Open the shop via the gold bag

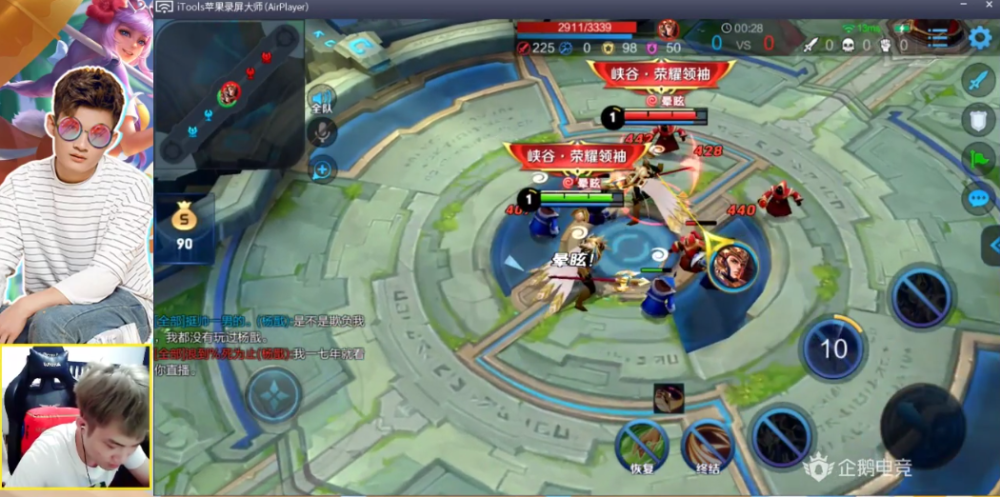click(x=184, y=225)
